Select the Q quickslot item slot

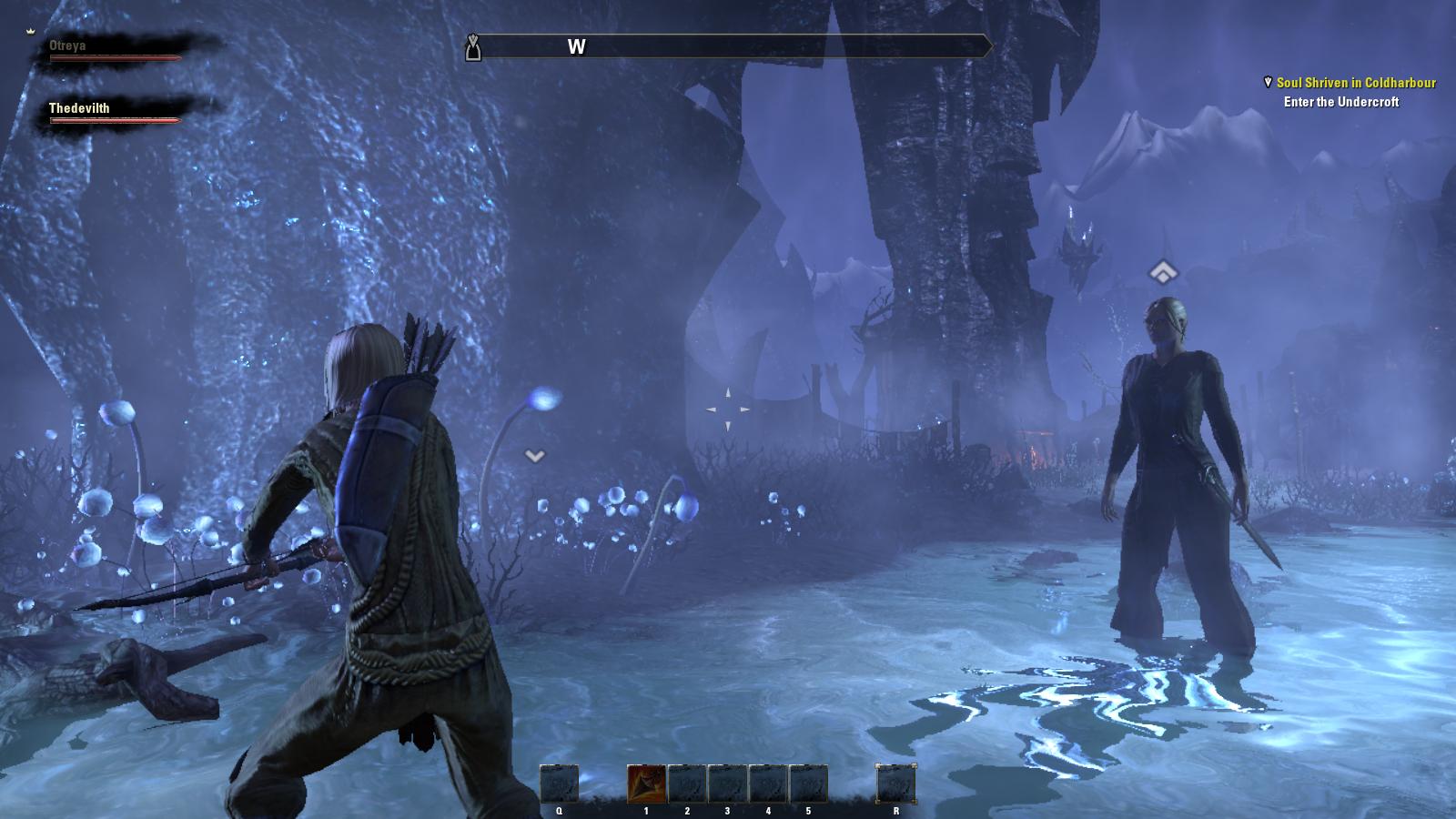coord(559,784)
